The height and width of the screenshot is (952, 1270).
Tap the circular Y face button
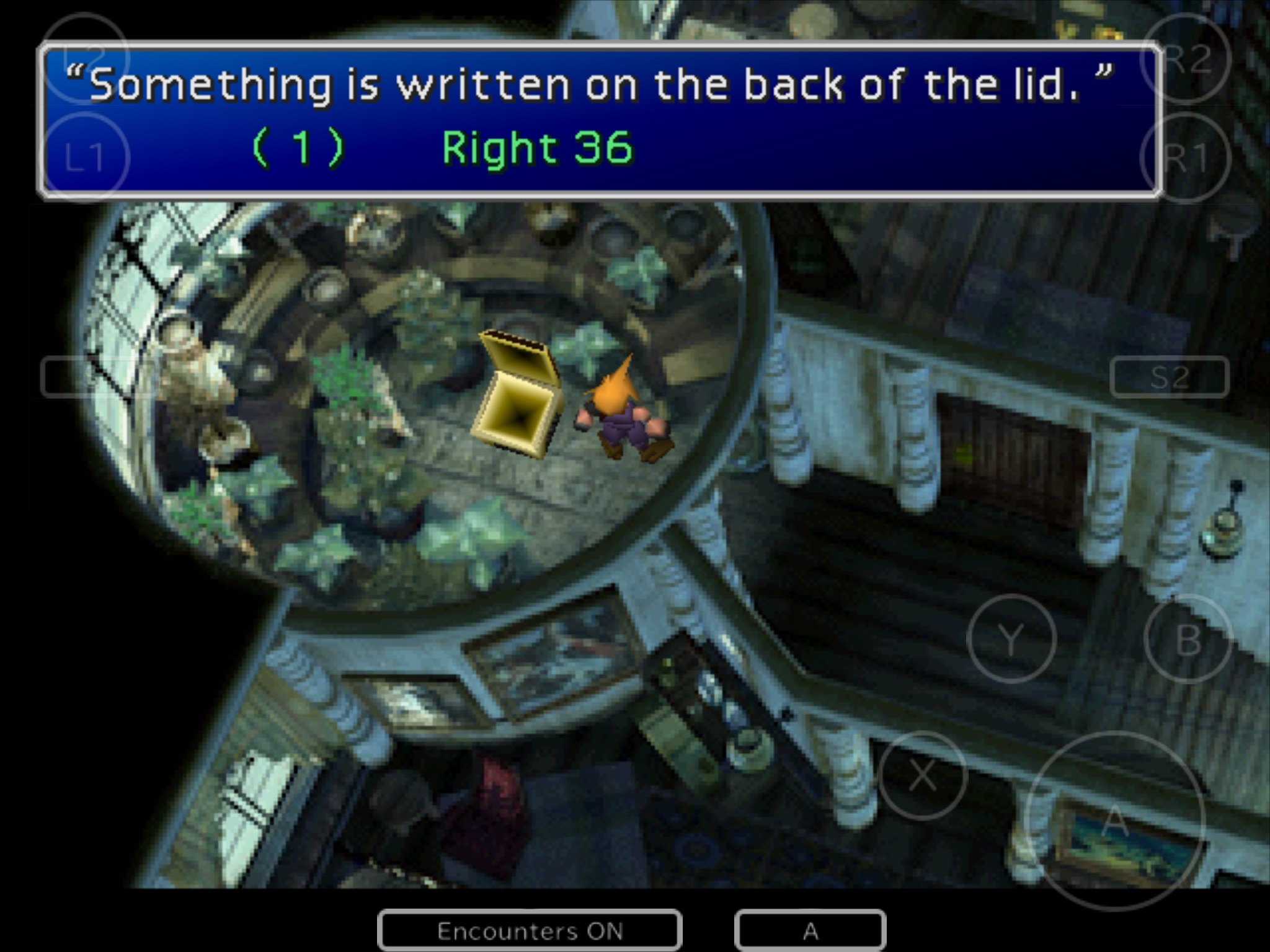pyautogui.click(x=1011, y=638)
